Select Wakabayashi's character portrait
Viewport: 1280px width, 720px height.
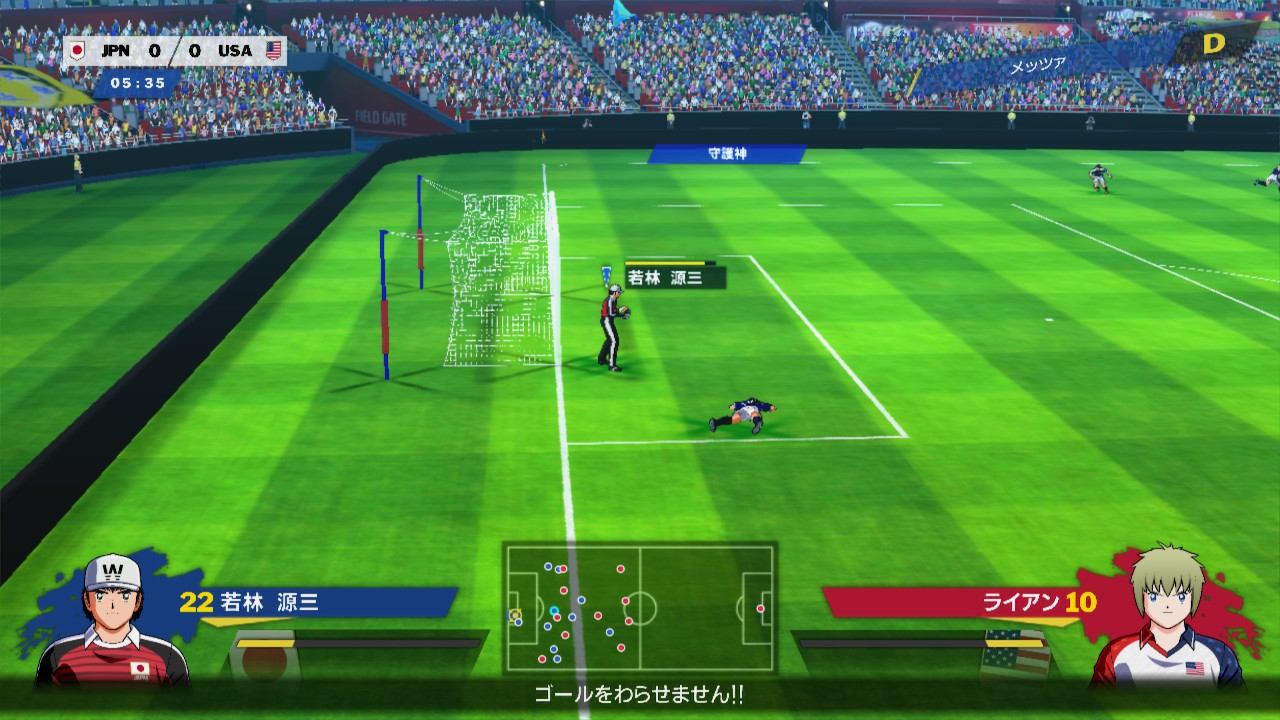point(112,620)
